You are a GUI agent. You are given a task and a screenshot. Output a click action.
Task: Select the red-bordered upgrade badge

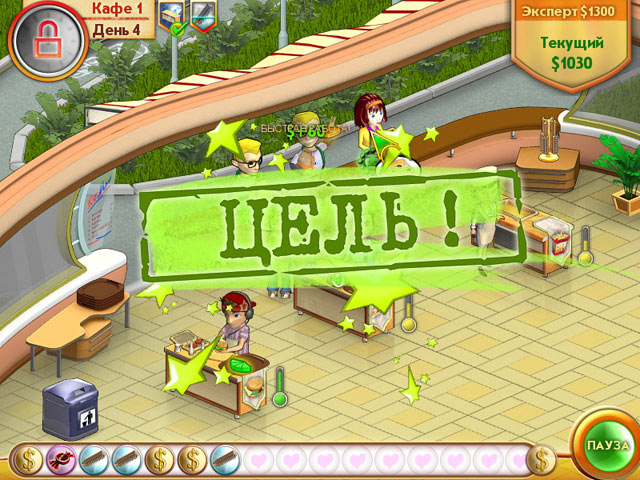click(203, 17)
